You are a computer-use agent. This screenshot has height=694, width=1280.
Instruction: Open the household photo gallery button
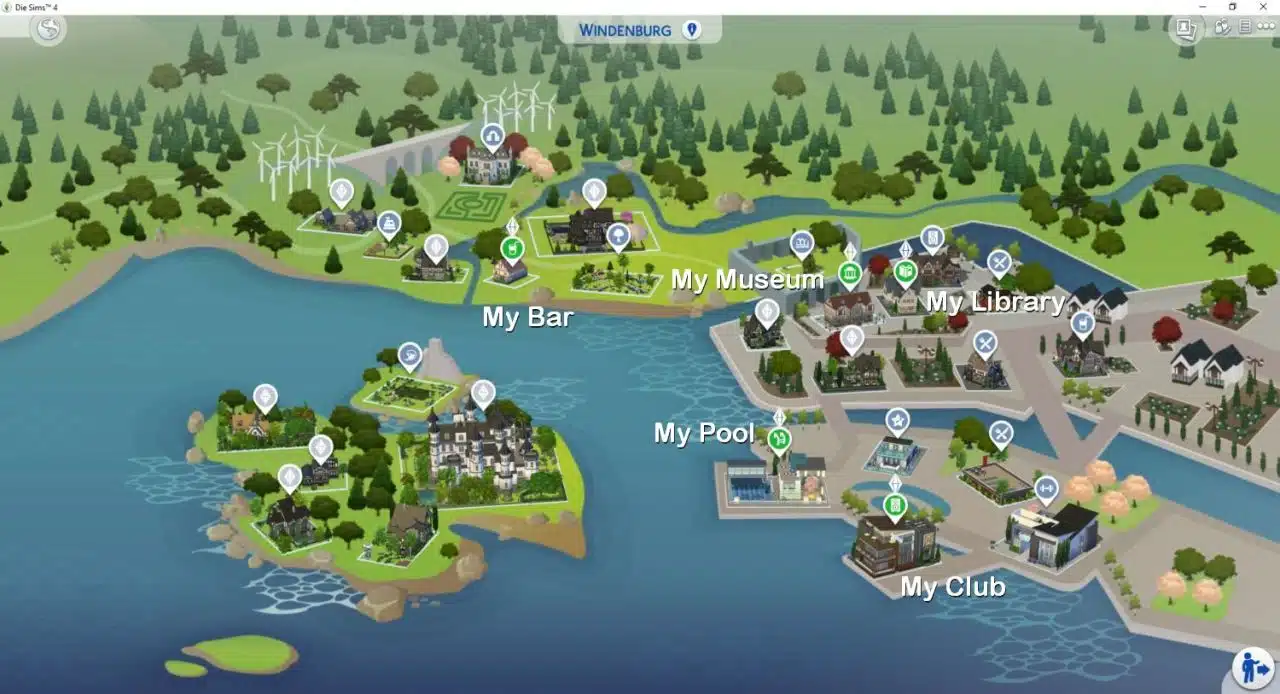pyautogui.click(x=1185, y=29)
